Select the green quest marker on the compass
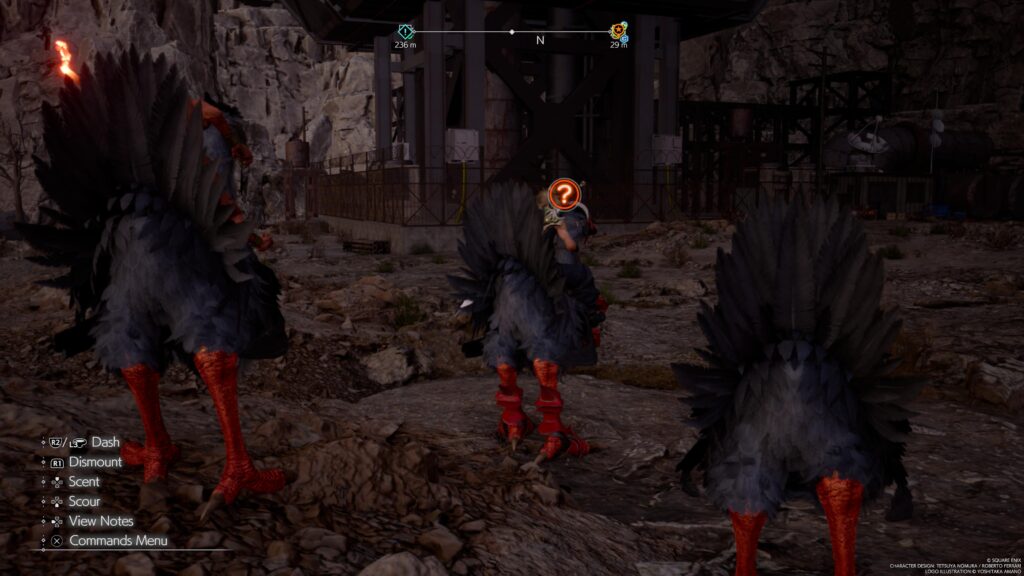The image size is (1024, 576). (405, 31)
